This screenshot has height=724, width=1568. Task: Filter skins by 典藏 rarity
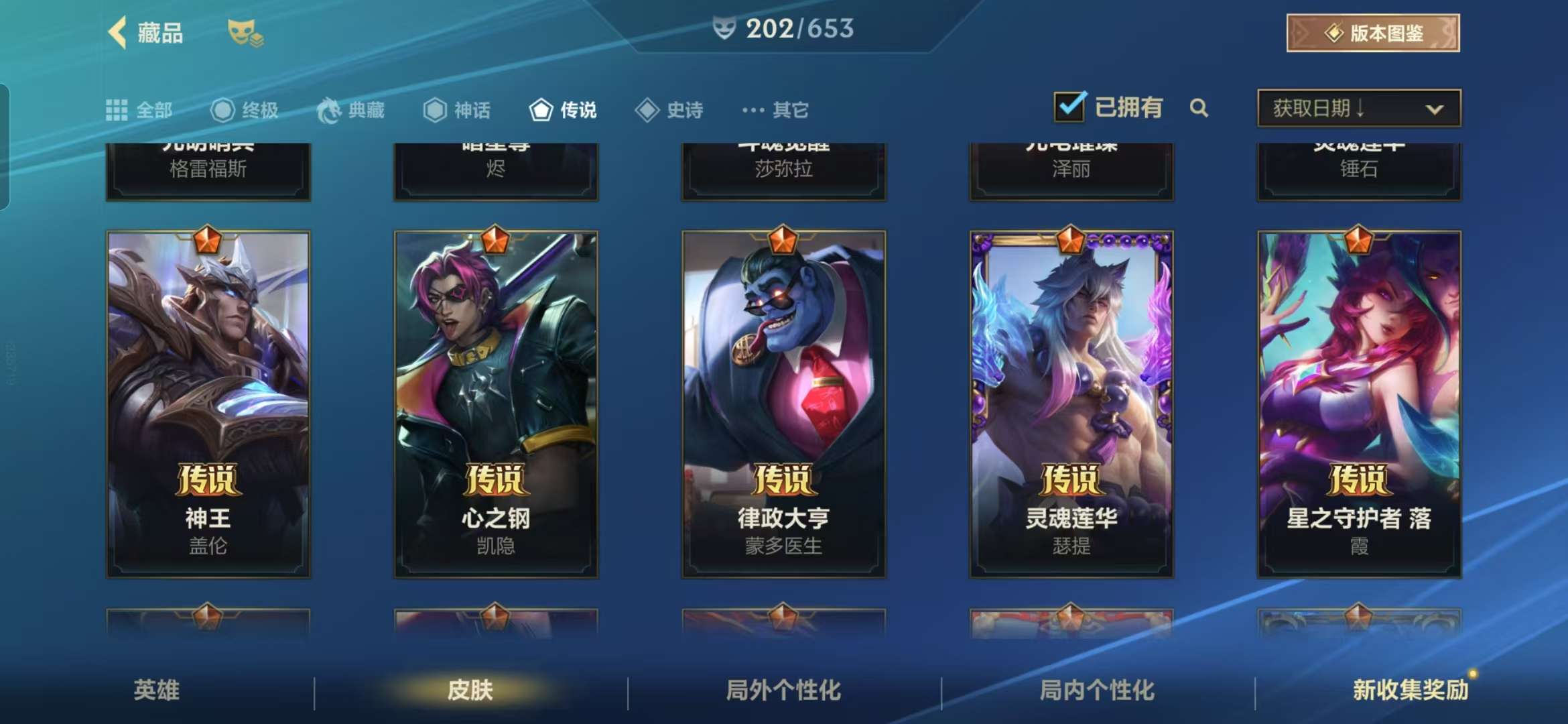[351, 110]
